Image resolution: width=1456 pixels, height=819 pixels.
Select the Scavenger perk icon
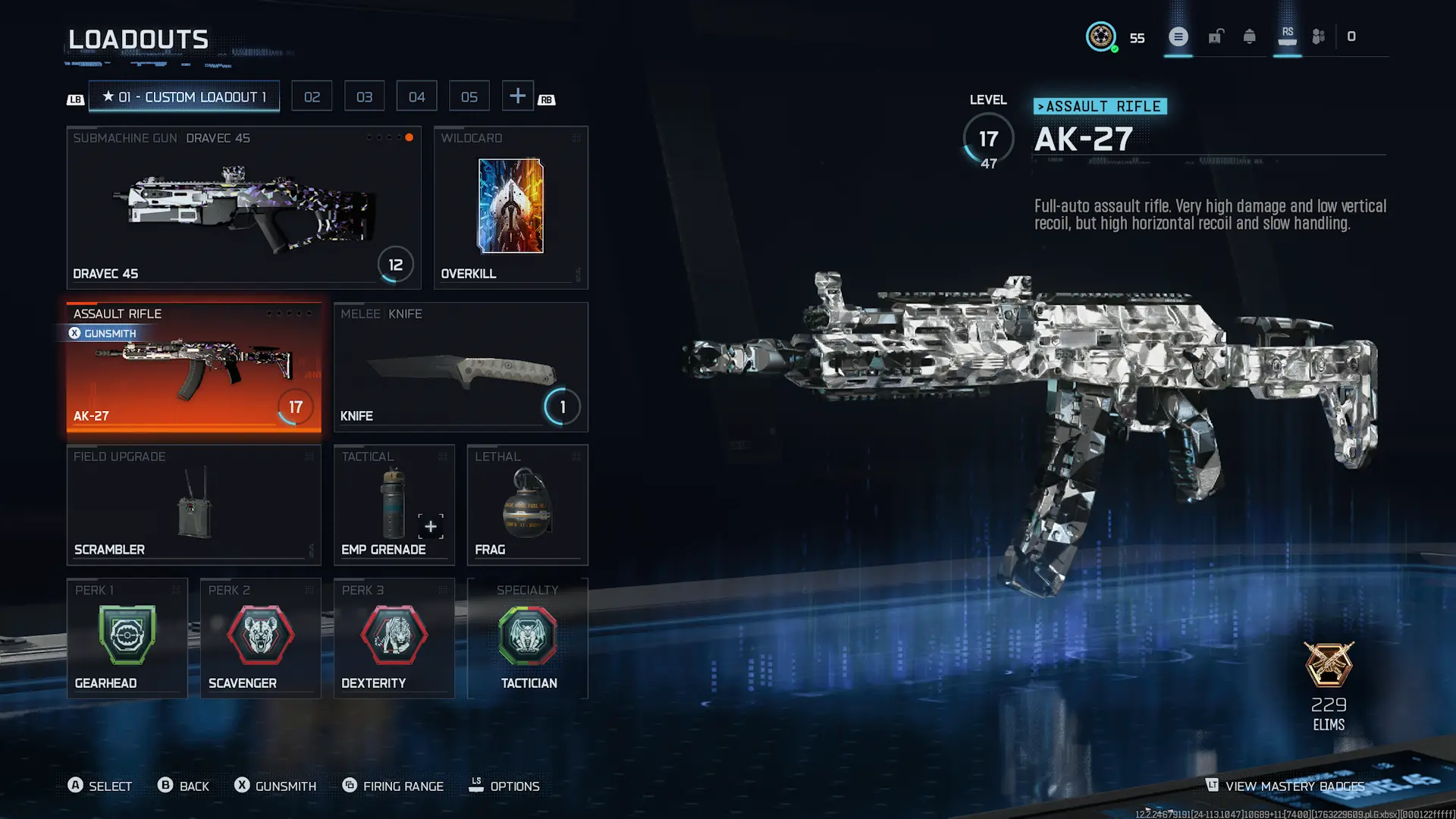click(260, 635)
